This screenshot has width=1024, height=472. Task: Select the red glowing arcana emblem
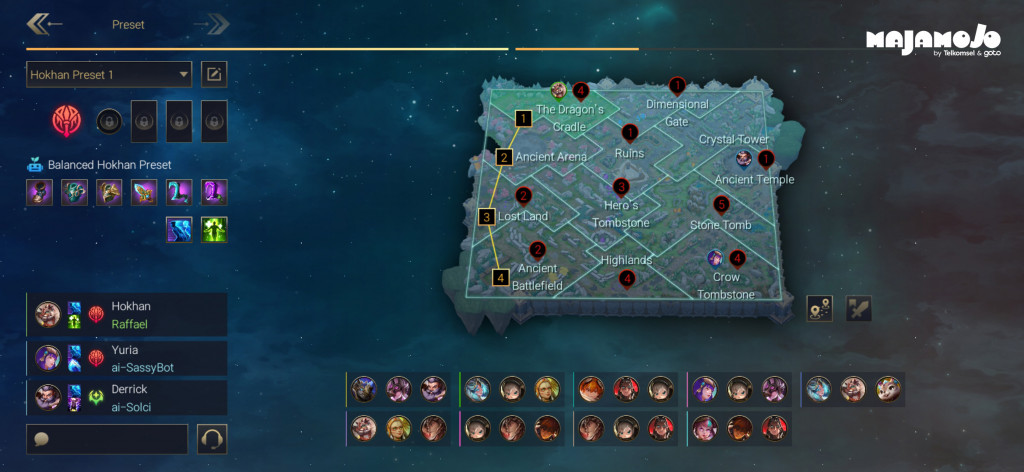[68, 121]
